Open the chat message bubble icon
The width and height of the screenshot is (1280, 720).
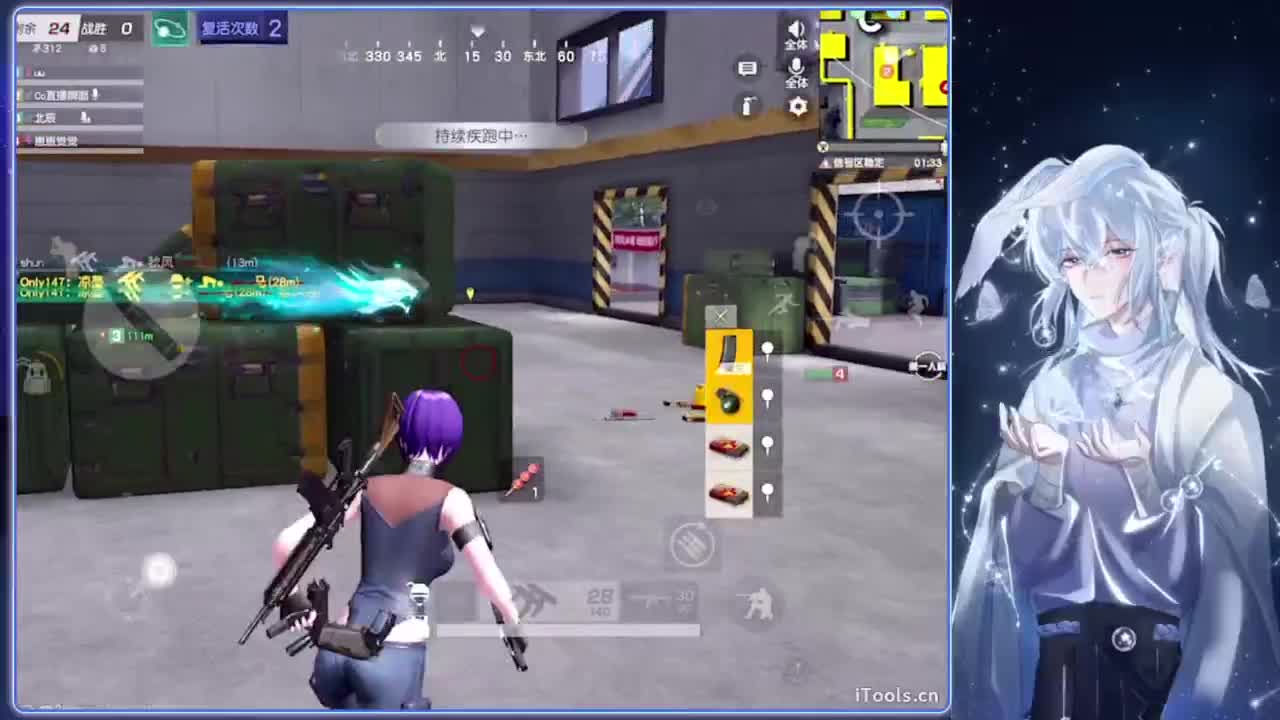click(748, 68)
